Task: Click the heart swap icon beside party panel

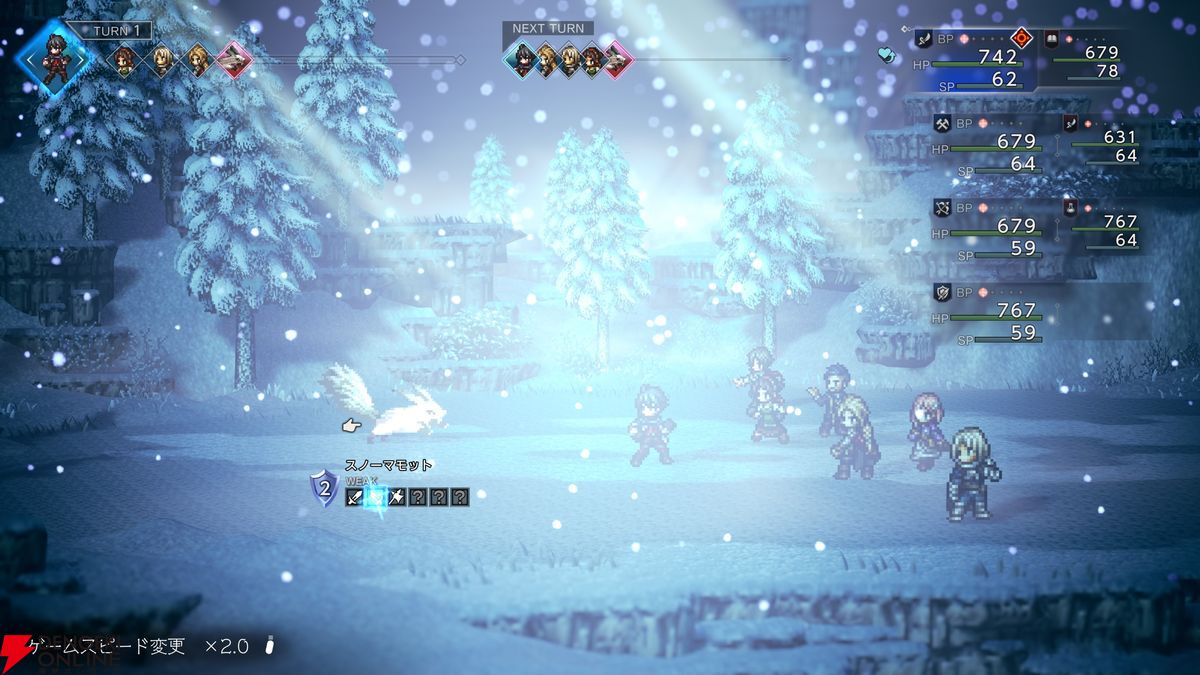Action: point(886,55)
